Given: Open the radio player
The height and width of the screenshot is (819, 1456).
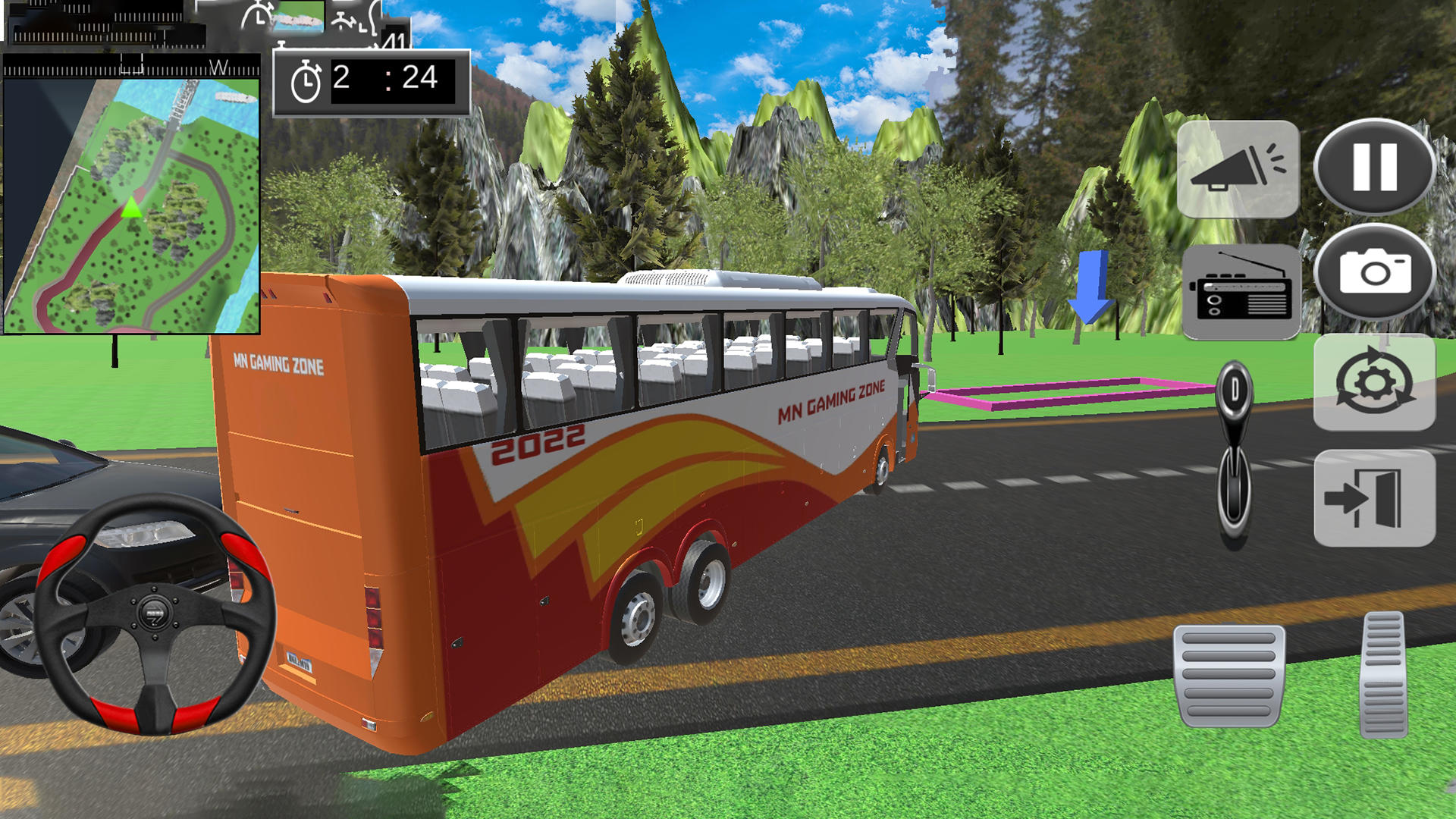Looking at the screenshot, I should point(1242,291).
